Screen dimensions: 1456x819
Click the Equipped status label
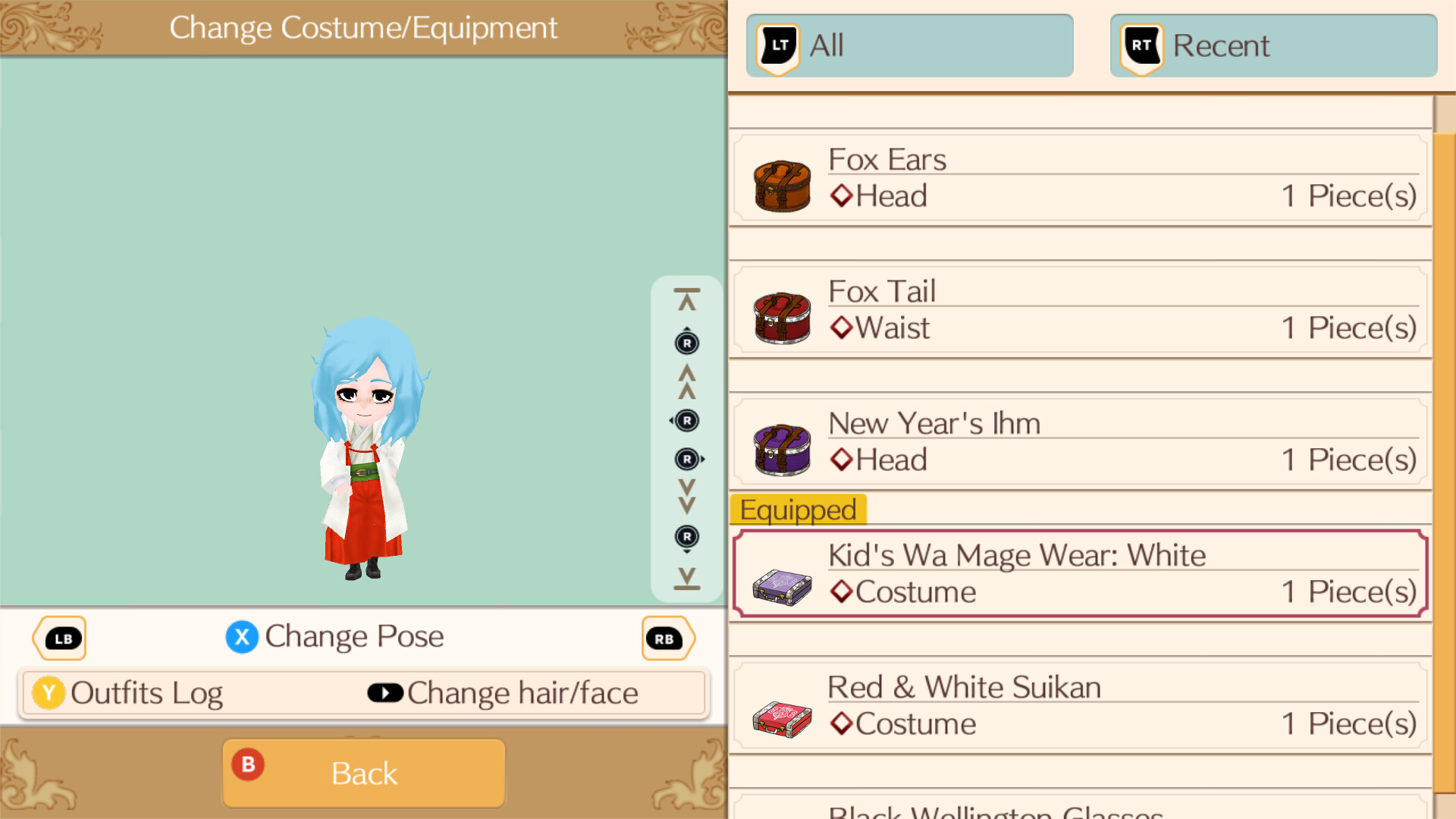(x=798, y=510)
